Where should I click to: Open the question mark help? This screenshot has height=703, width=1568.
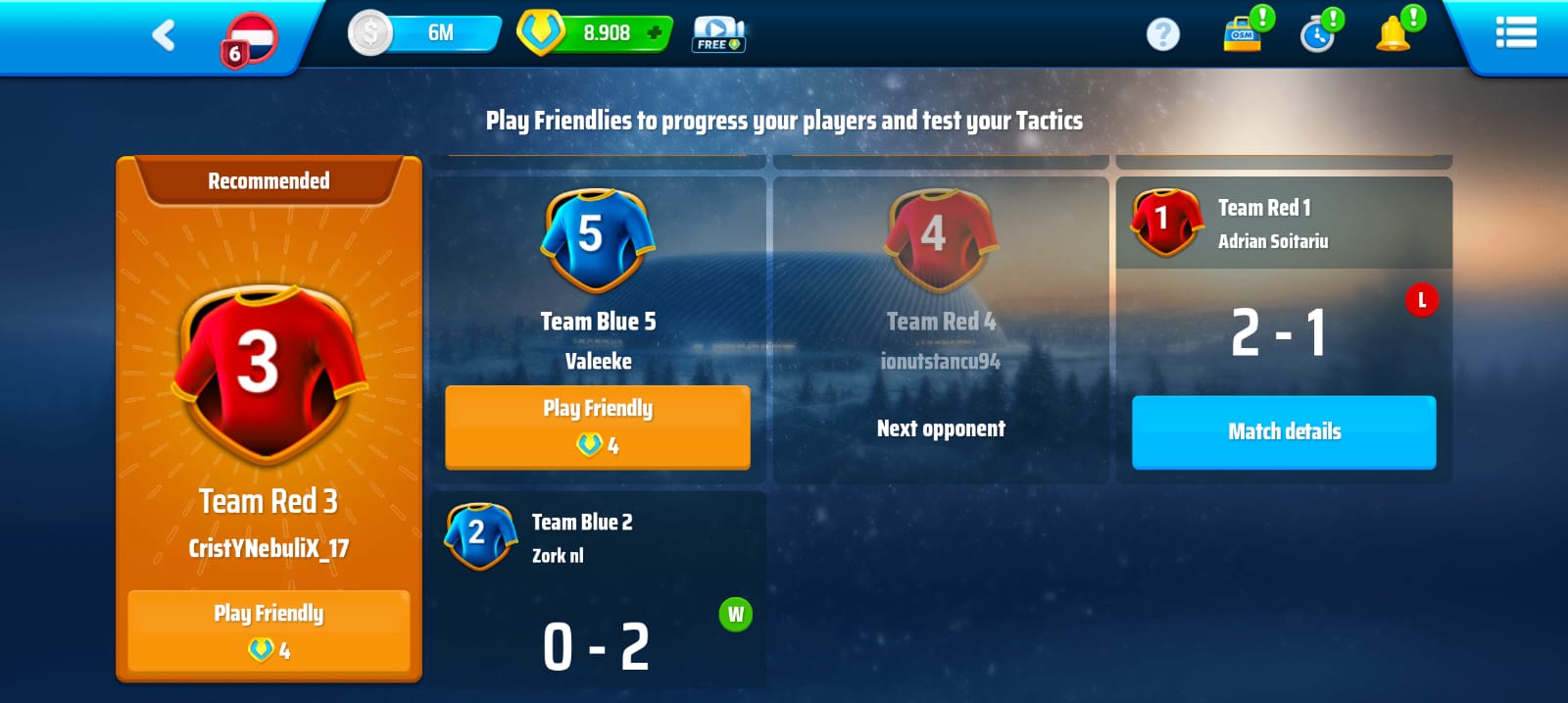click(x=1163, y=34)
